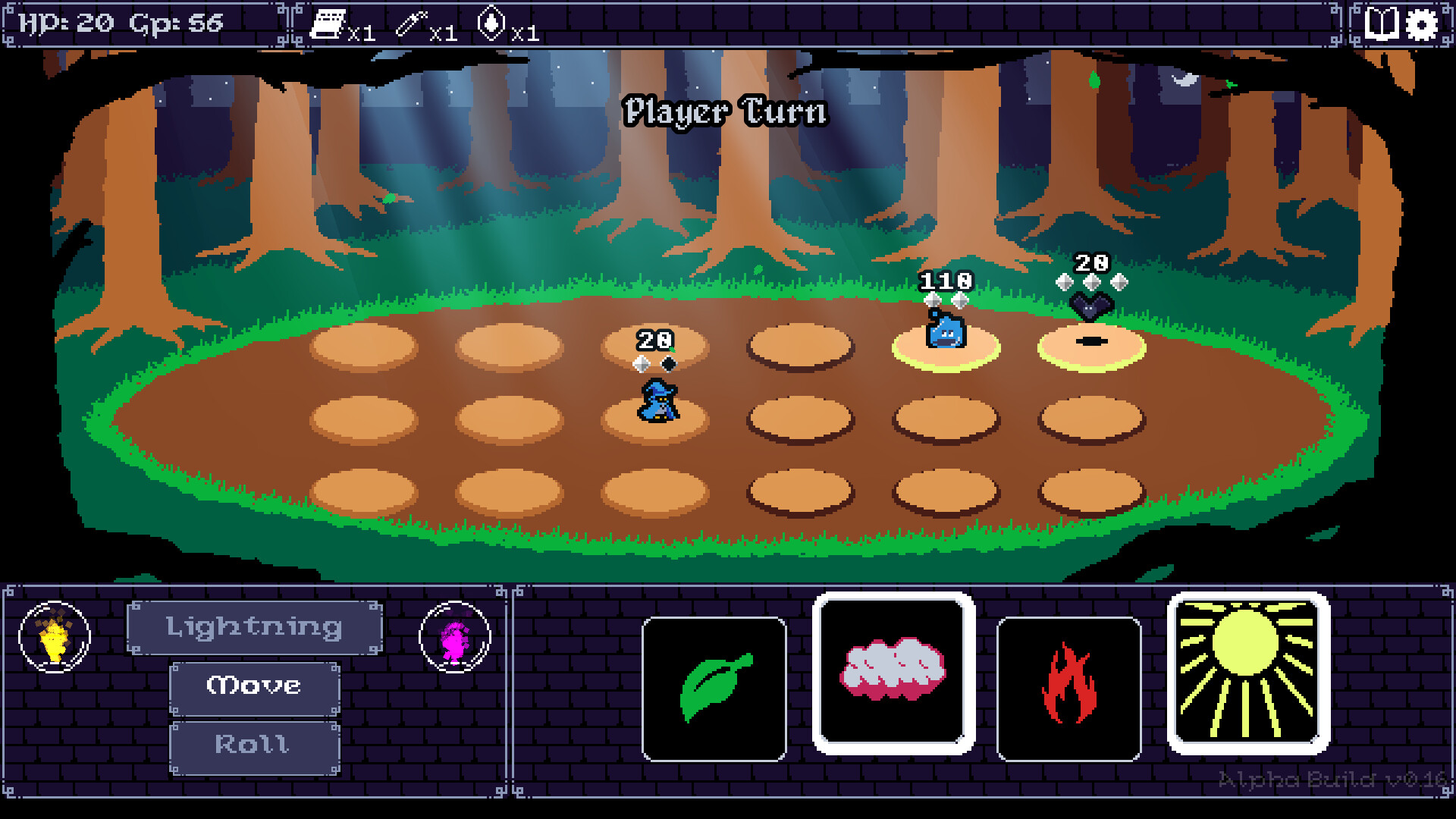The image size is (1456, 819).
Task: Click the wand item showing x1
Action: click(x=410, y=23)
